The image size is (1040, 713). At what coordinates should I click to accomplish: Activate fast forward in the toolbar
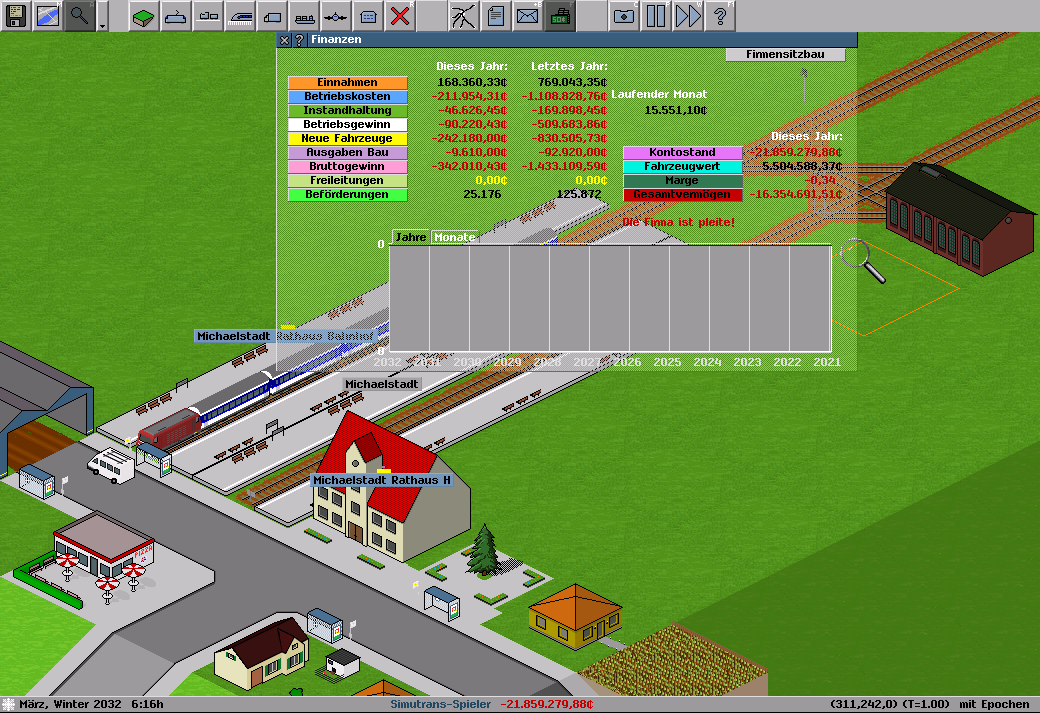(687, 16)
